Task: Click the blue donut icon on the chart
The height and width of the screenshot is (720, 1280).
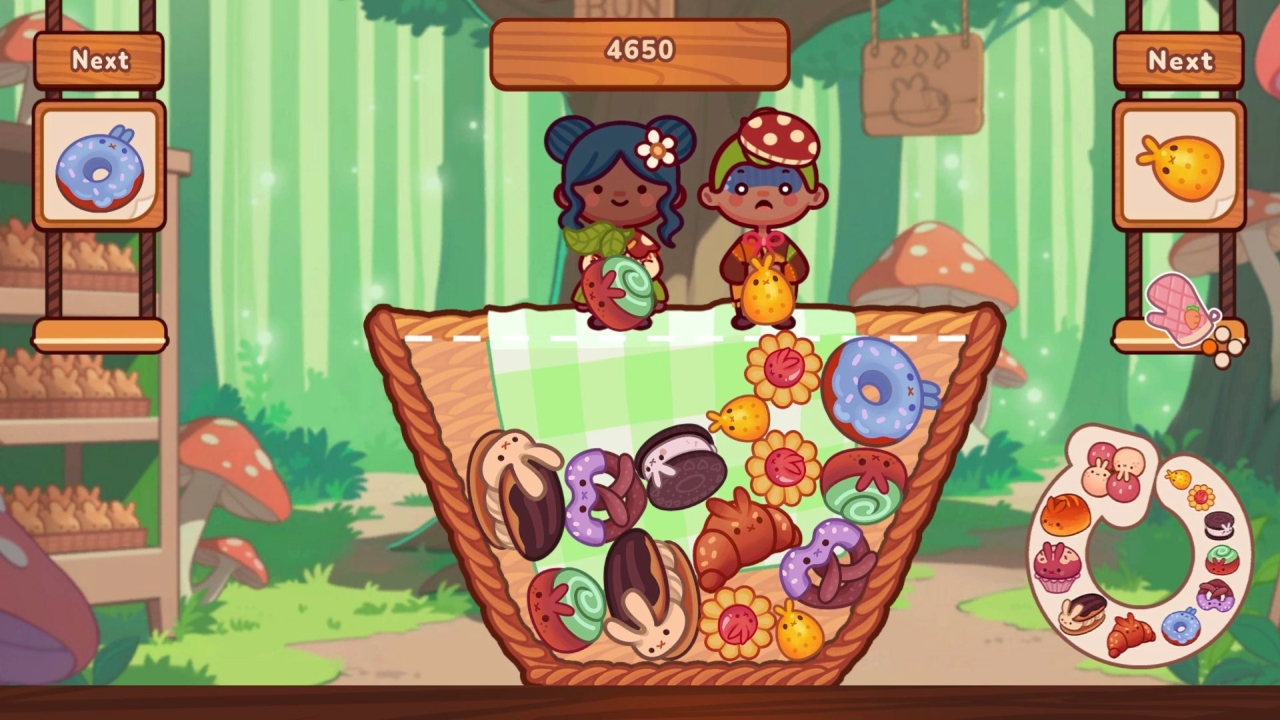Action: [x=1182, y=628]
